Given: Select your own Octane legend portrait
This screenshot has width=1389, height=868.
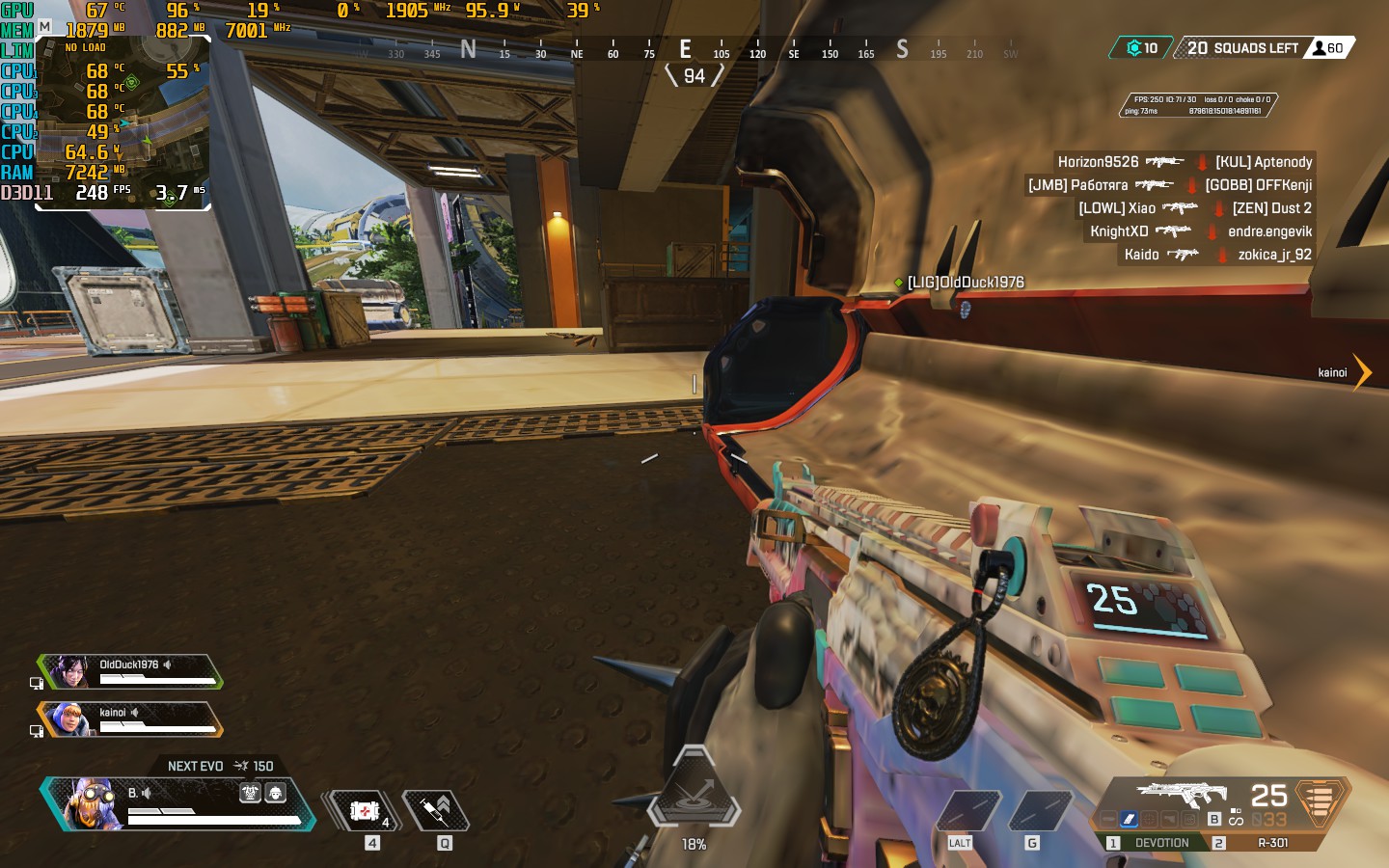Looking at the screenshot, I should (91, 804).
